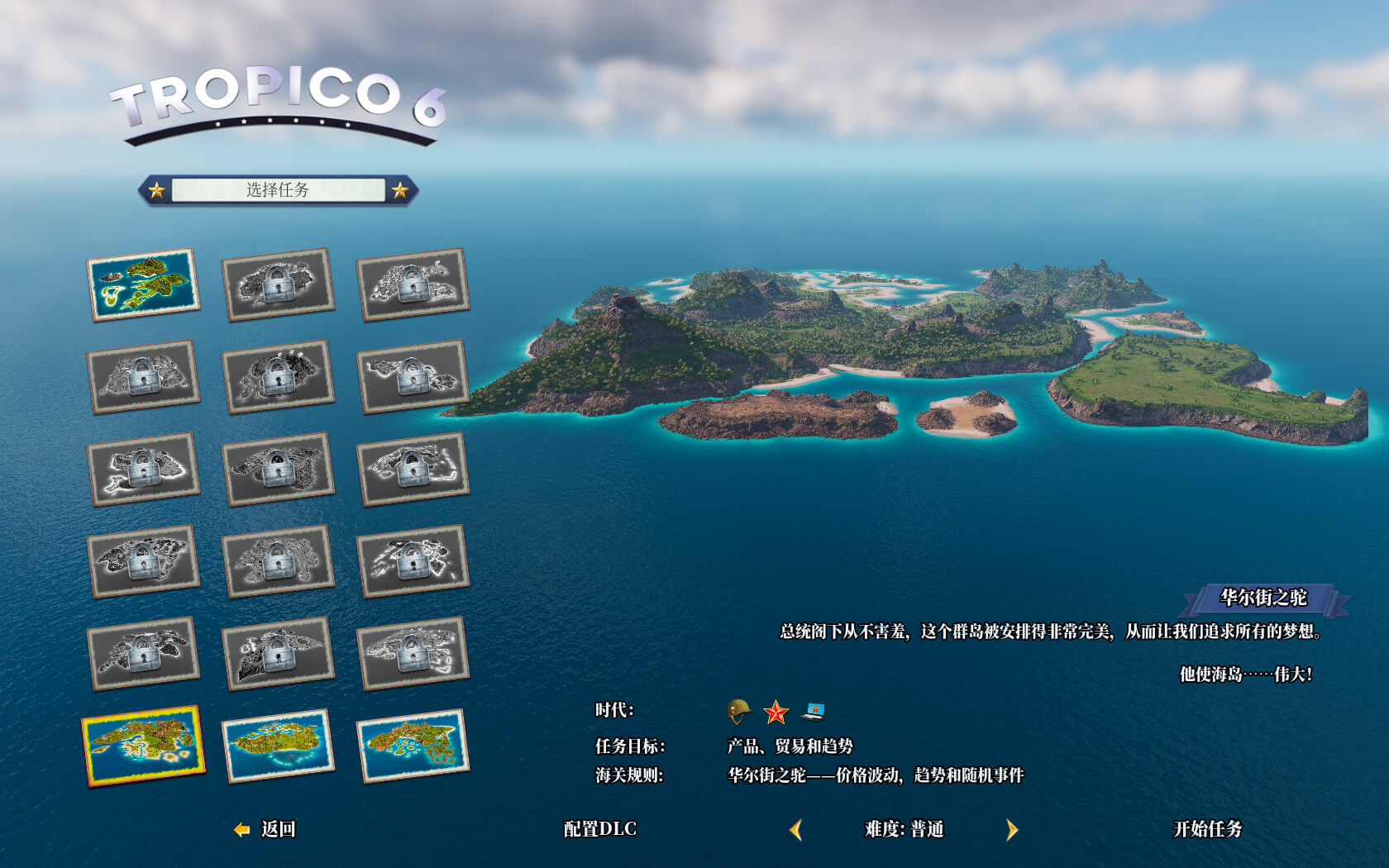The width and height of the screenshot is (1389, 868).
Task: Lower difficulty with the left arrow
Action: 796,829
